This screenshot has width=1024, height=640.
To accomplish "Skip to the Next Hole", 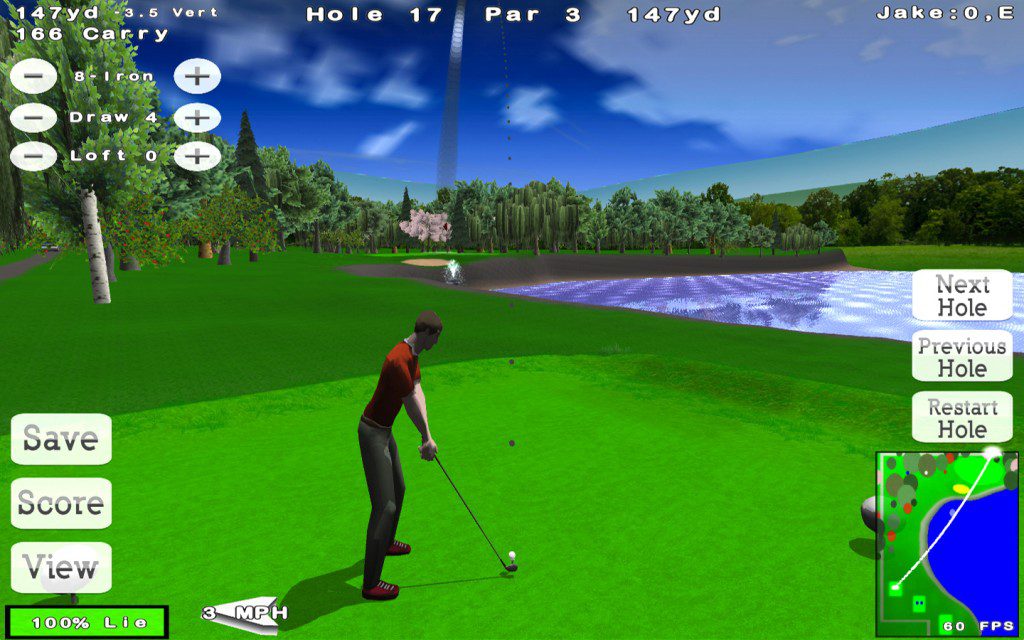I will pyautogui.click(x=962, y=296).
